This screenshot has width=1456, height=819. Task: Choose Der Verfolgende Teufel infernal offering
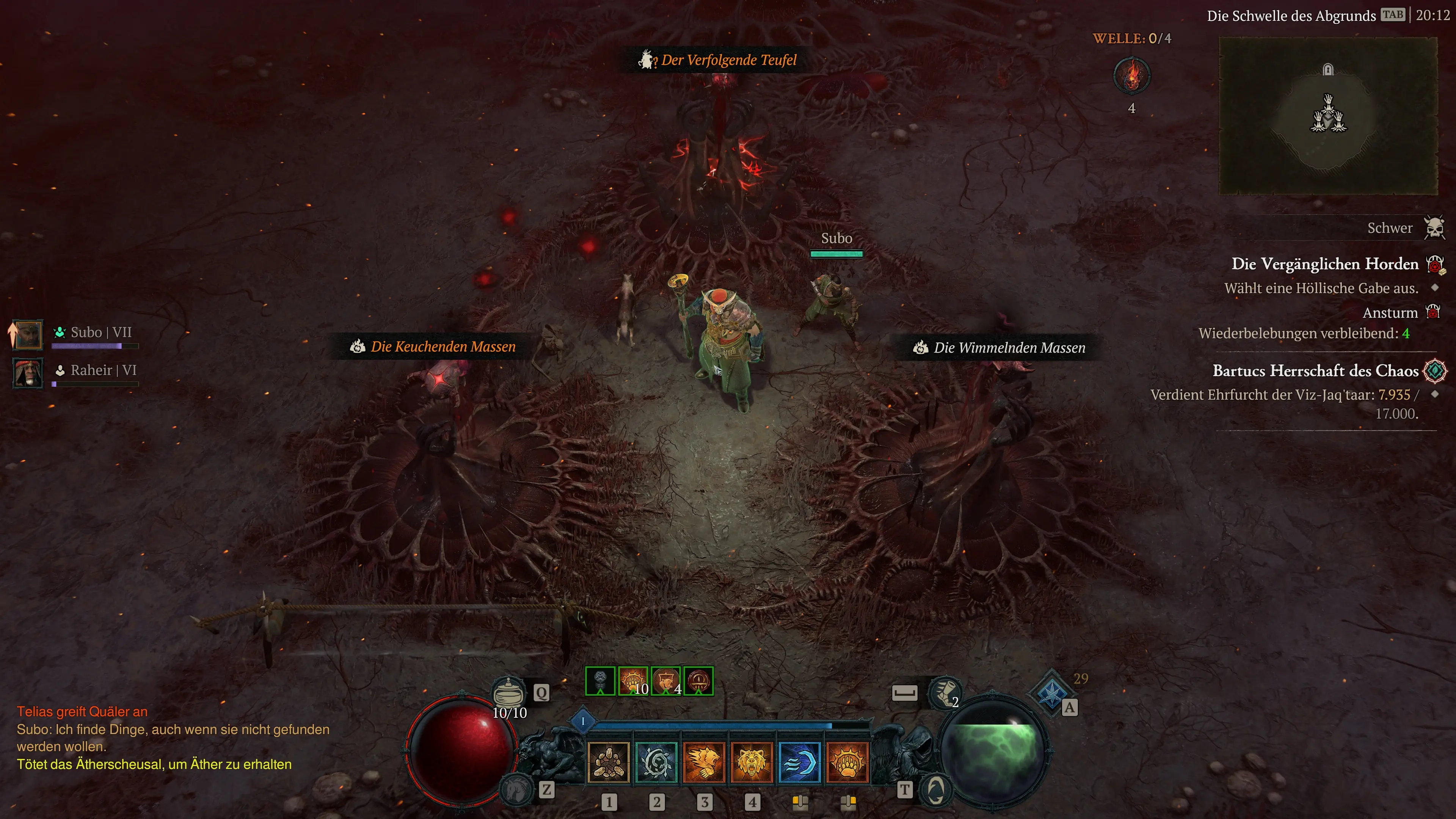click(728, 60)
